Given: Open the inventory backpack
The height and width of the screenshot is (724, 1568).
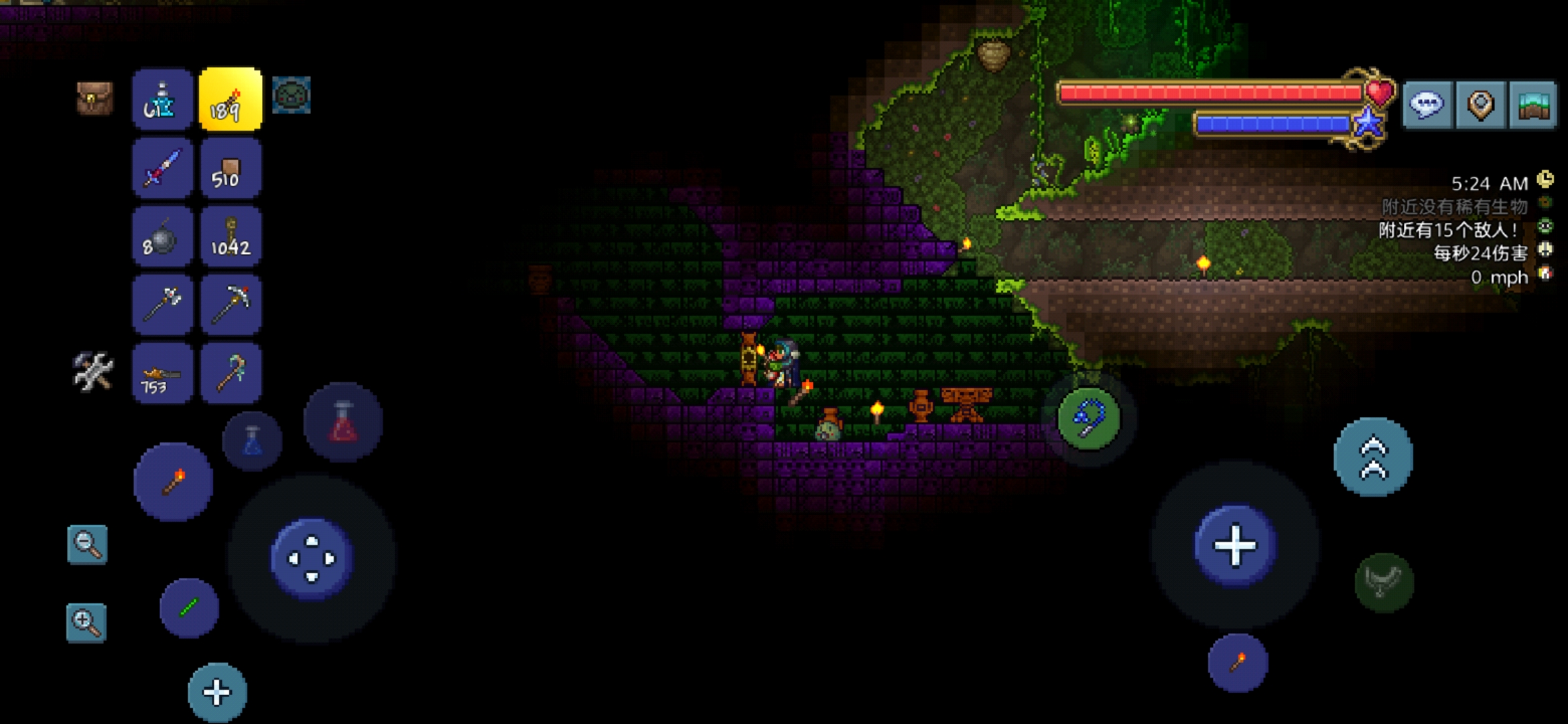Looking at the screenshot, I should pyautogui.click(x=94, y=99).
